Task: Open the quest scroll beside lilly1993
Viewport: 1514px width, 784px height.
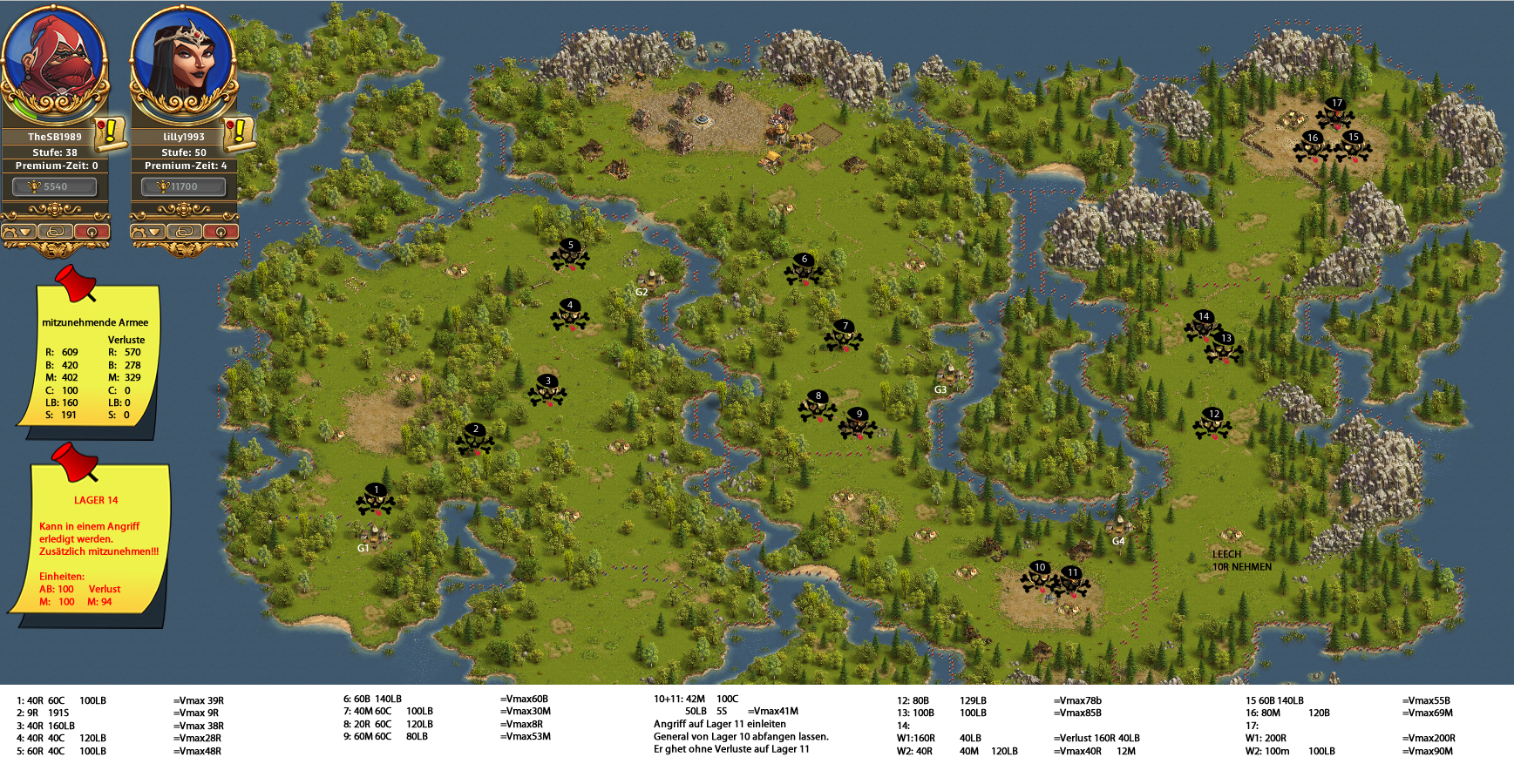Action: (238, 133)
